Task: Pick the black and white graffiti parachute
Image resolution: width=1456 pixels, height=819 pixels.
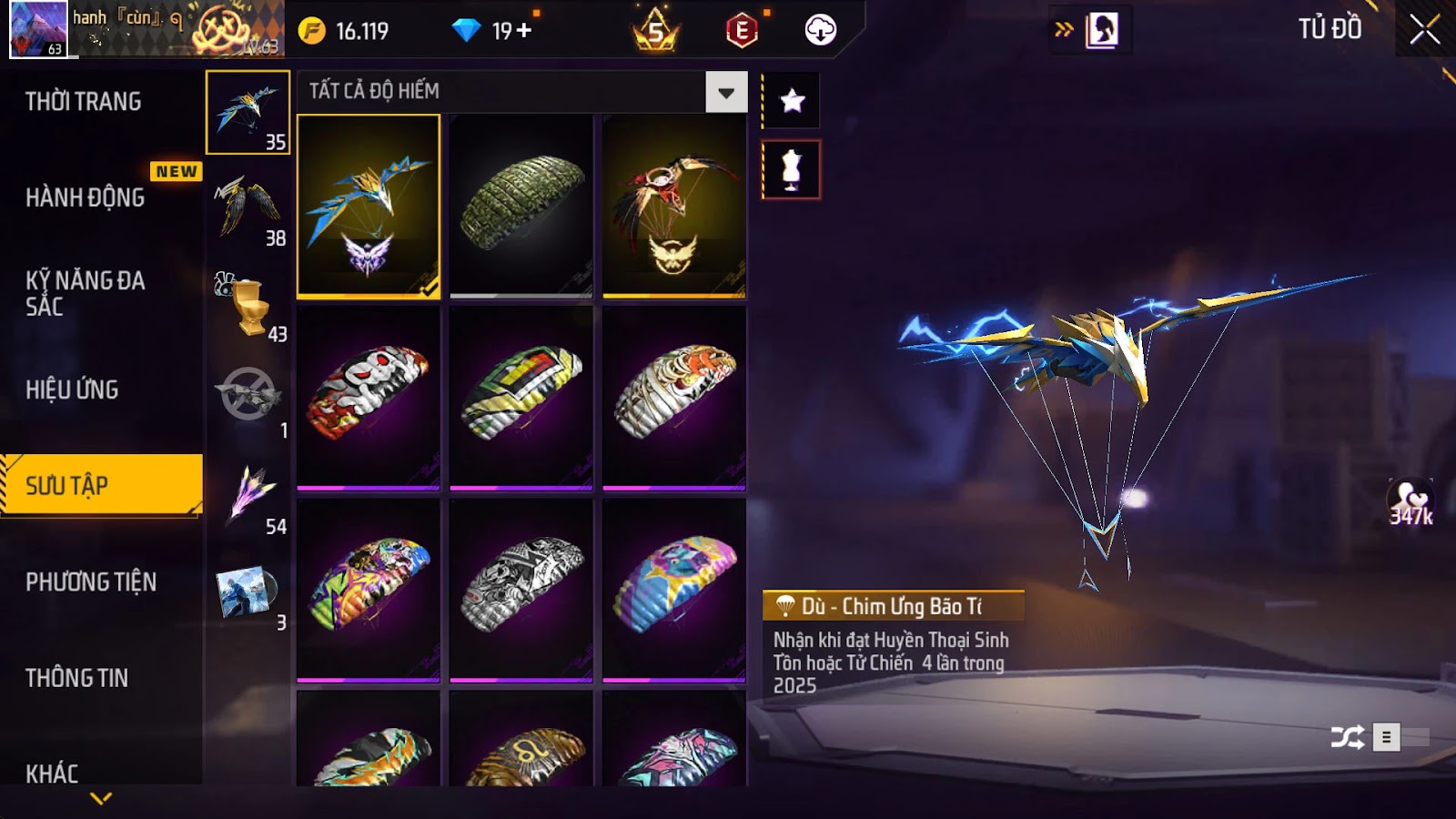Action: tap(521, 590)
